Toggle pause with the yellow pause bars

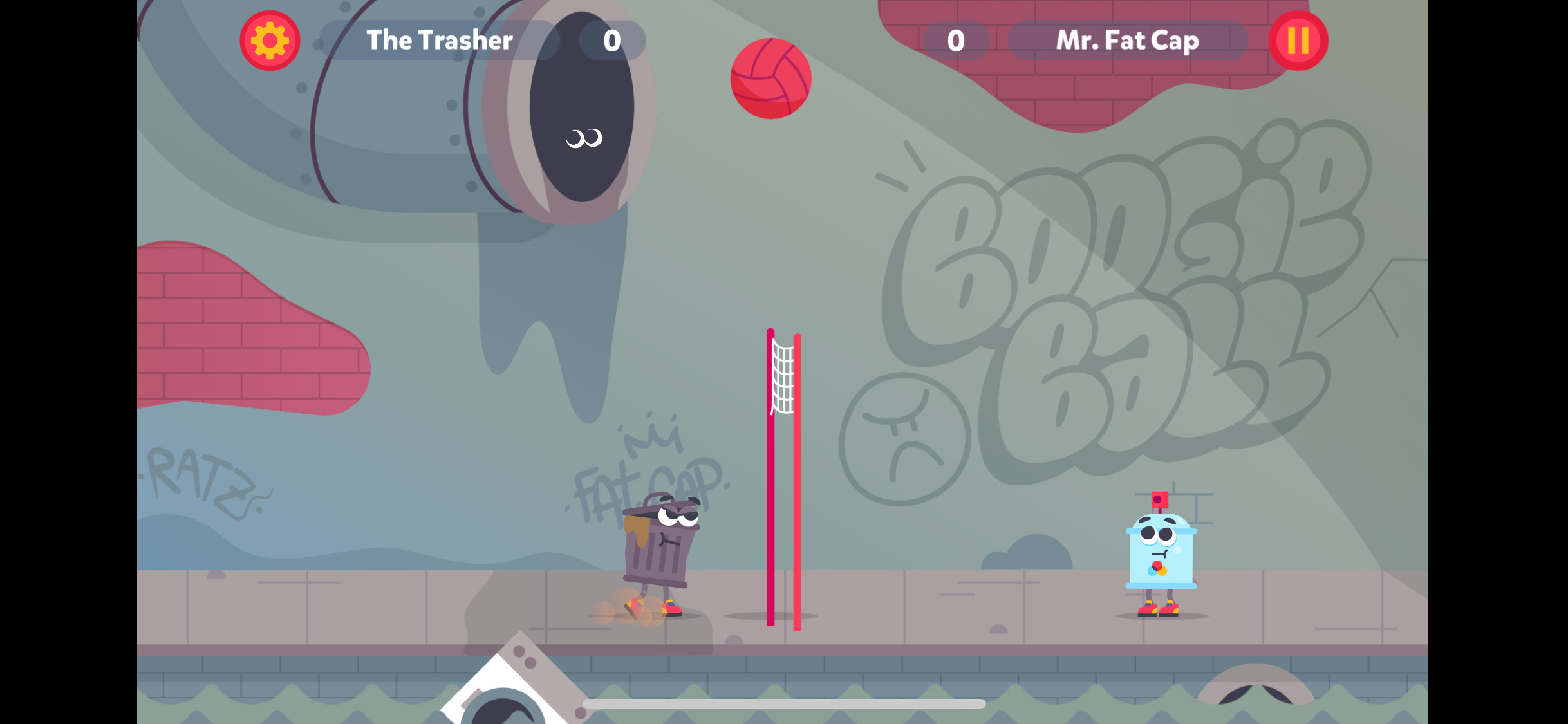coord(1298,40)
